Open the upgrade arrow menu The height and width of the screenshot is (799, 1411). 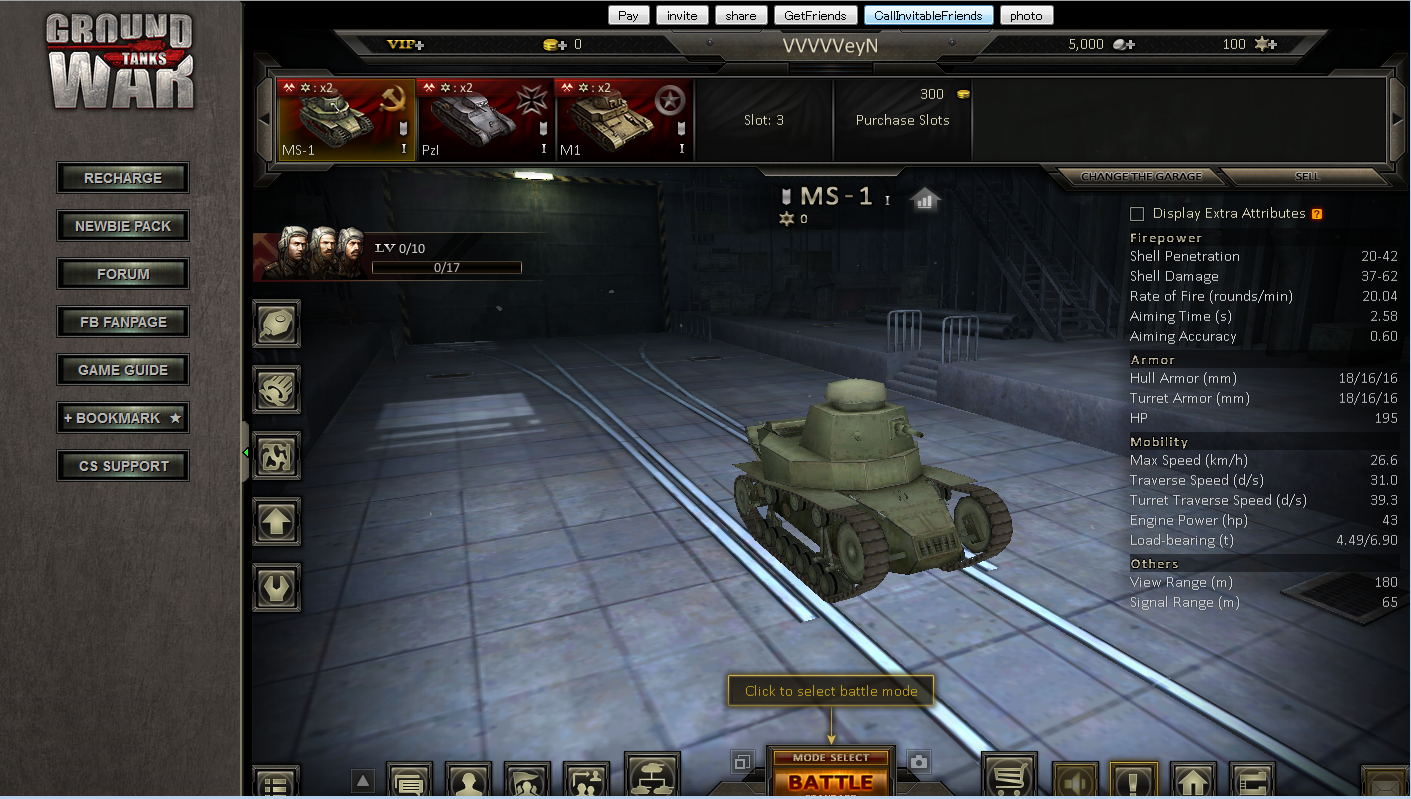point(276,520)
